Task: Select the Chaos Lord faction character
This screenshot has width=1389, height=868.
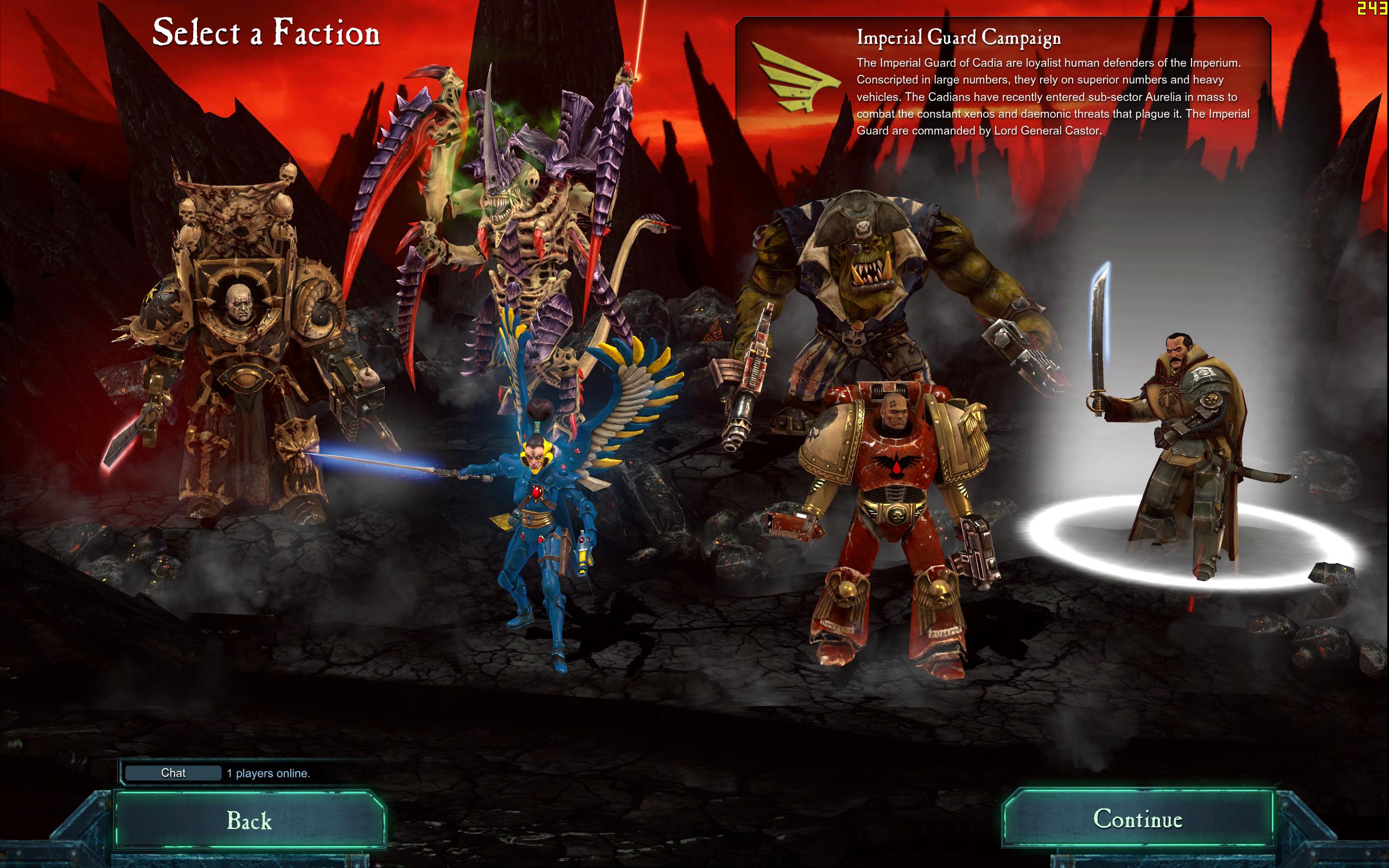Action: tap(241, 356)
